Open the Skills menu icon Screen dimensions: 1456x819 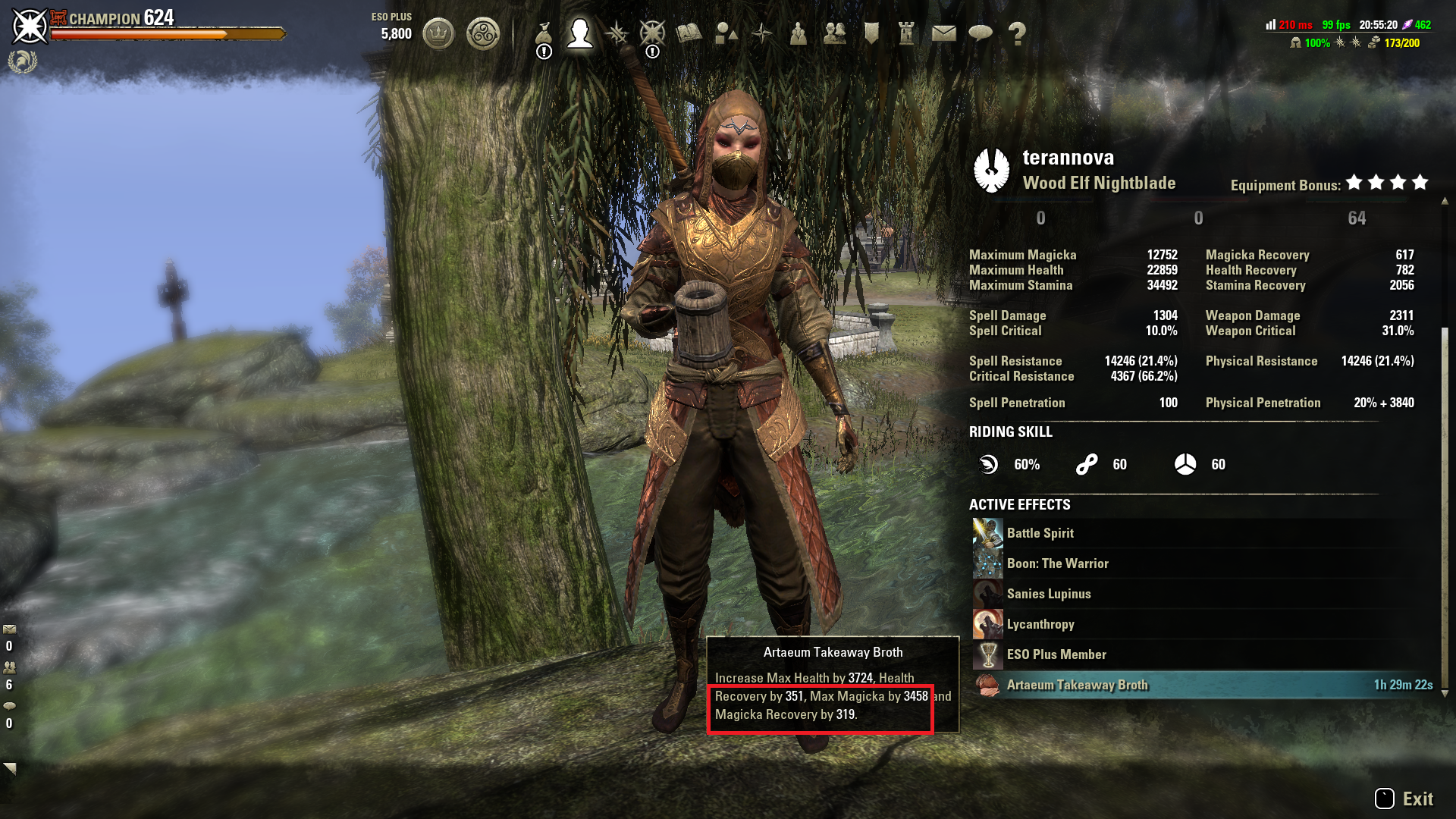pos(617,33)
